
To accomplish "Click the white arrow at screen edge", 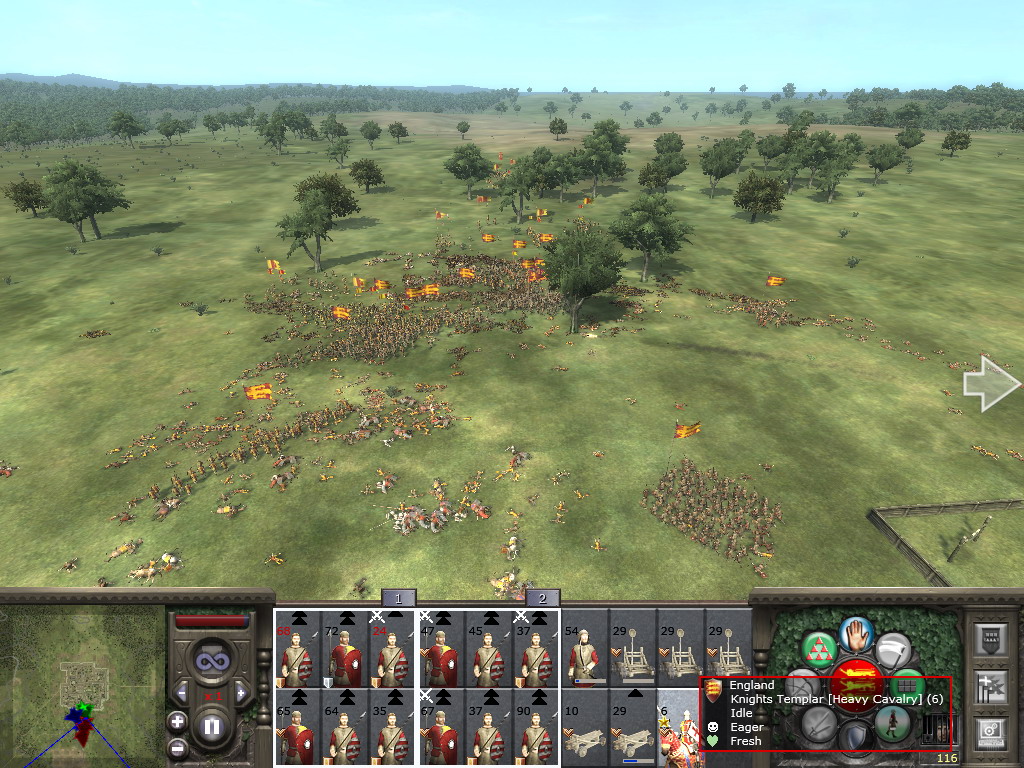I will pyautogui.click(x=990, y=384).
